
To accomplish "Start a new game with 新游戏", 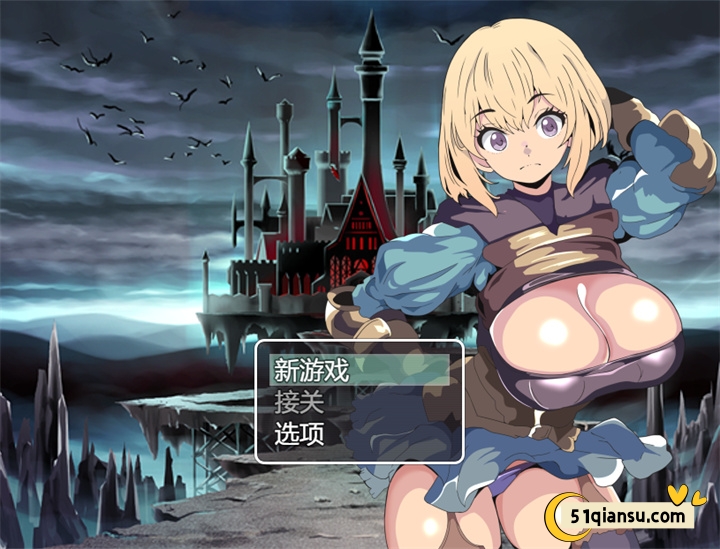I will point(312,371).
